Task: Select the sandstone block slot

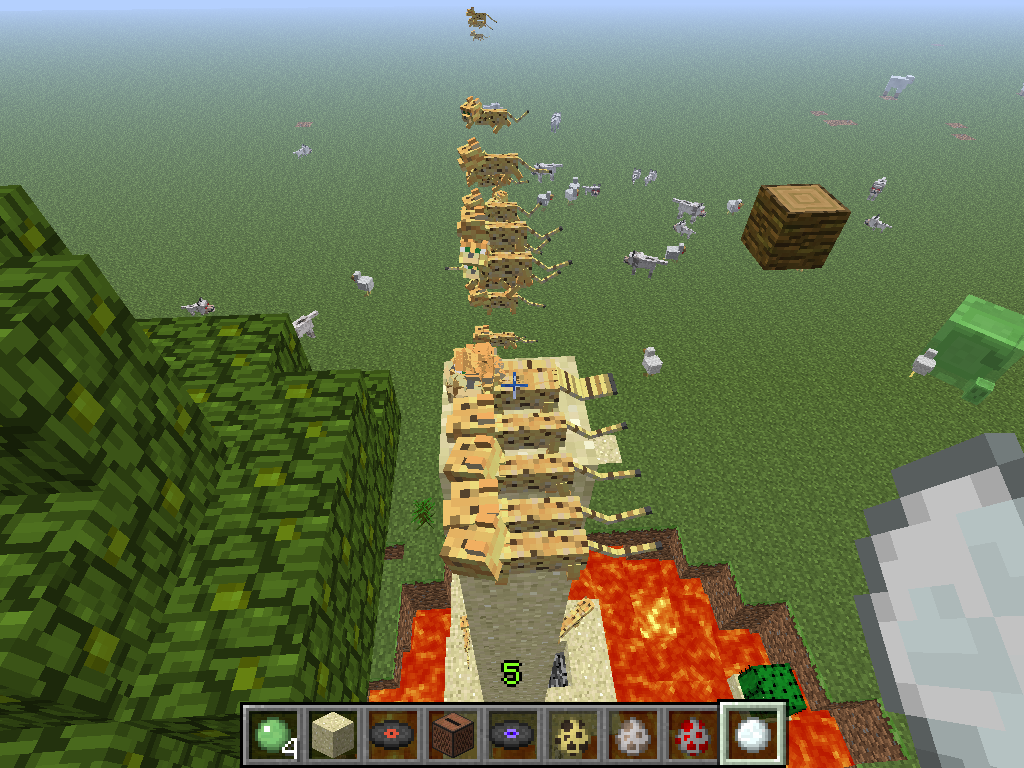Action: (331, 734)
